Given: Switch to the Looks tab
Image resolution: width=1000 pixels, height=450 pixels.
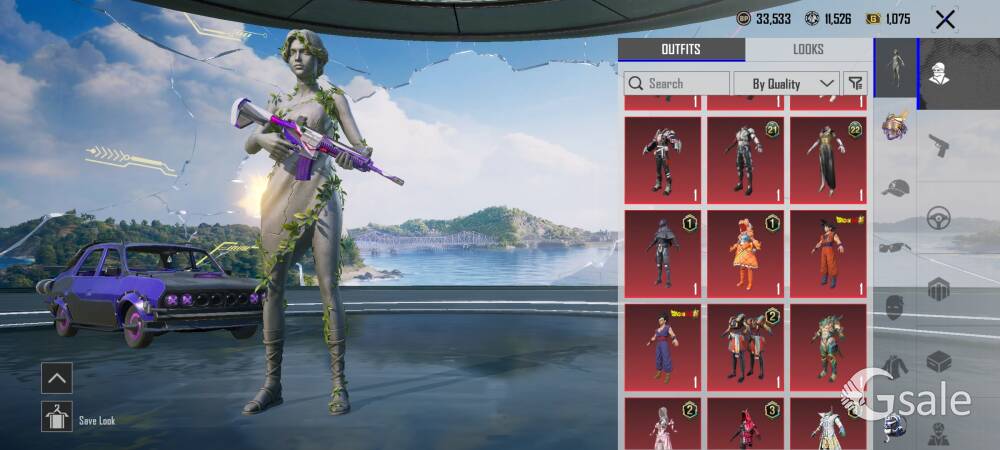Looking at the screenshot, I should coord(808,49).
